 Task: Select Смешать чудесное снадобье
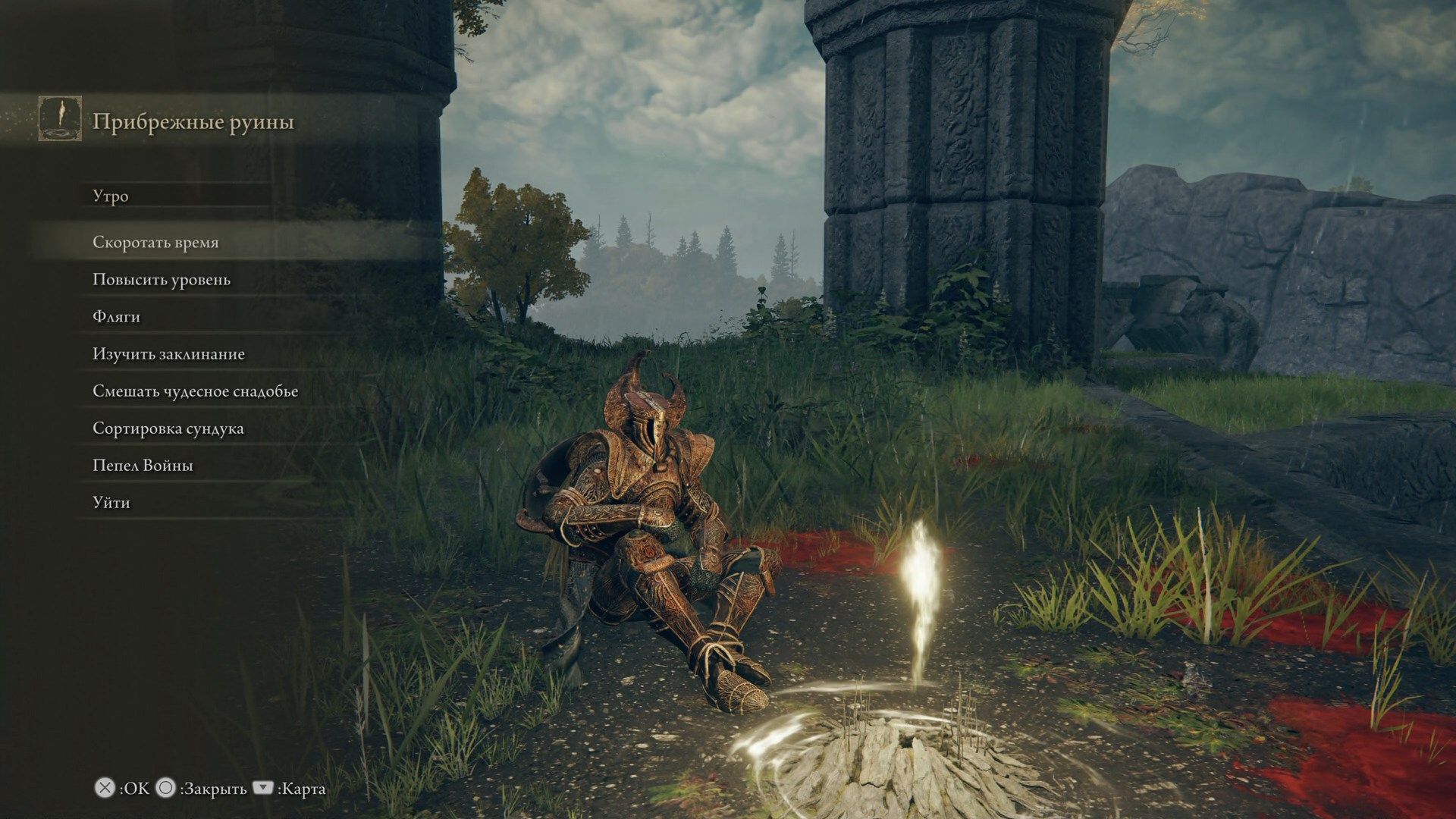click(x=195, y=391)
